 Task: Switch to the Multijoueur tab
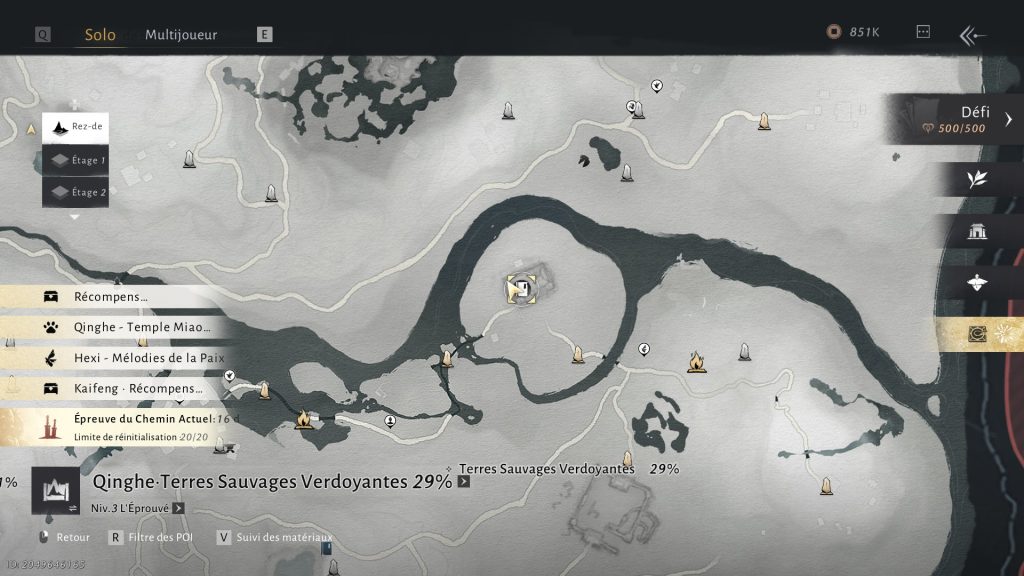[181, 34]
